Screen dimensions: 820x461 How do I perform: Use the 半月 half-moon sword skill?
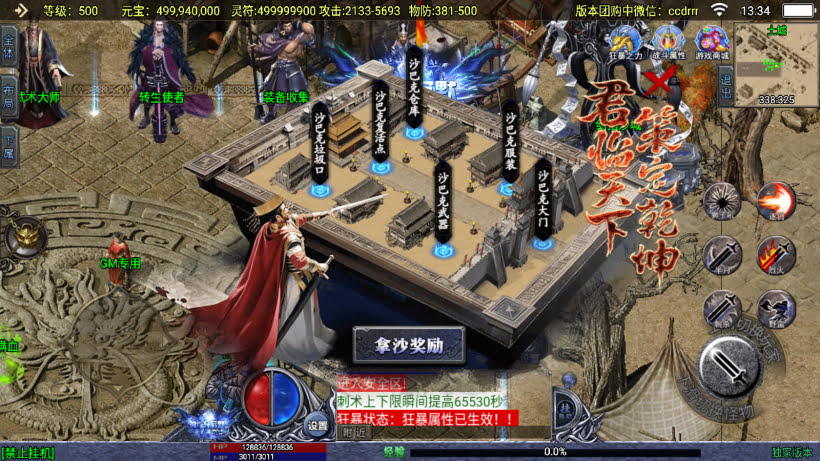720,255
